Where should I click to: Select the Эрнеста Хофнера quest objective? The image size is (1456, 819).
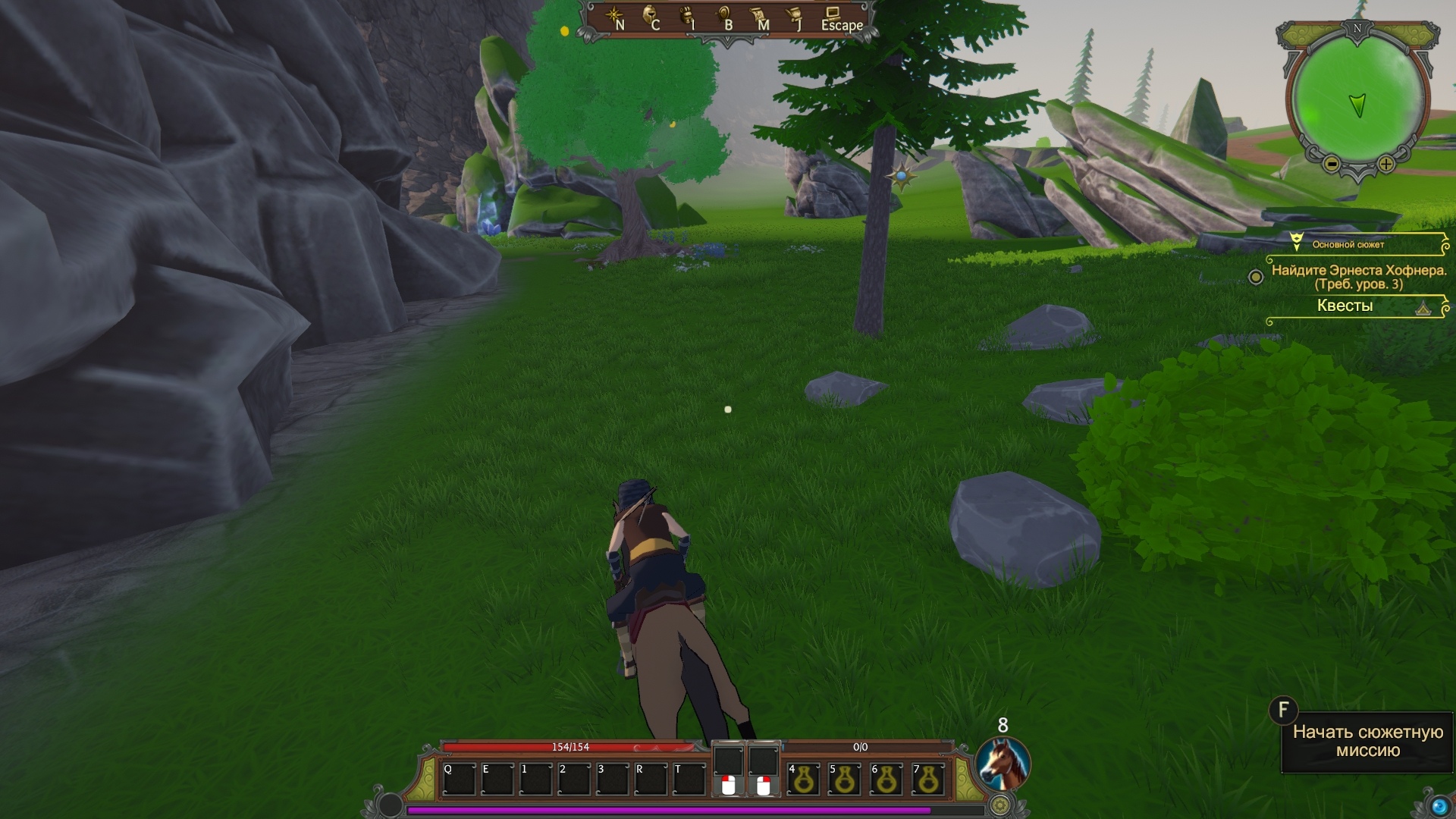click(1359, 277)
